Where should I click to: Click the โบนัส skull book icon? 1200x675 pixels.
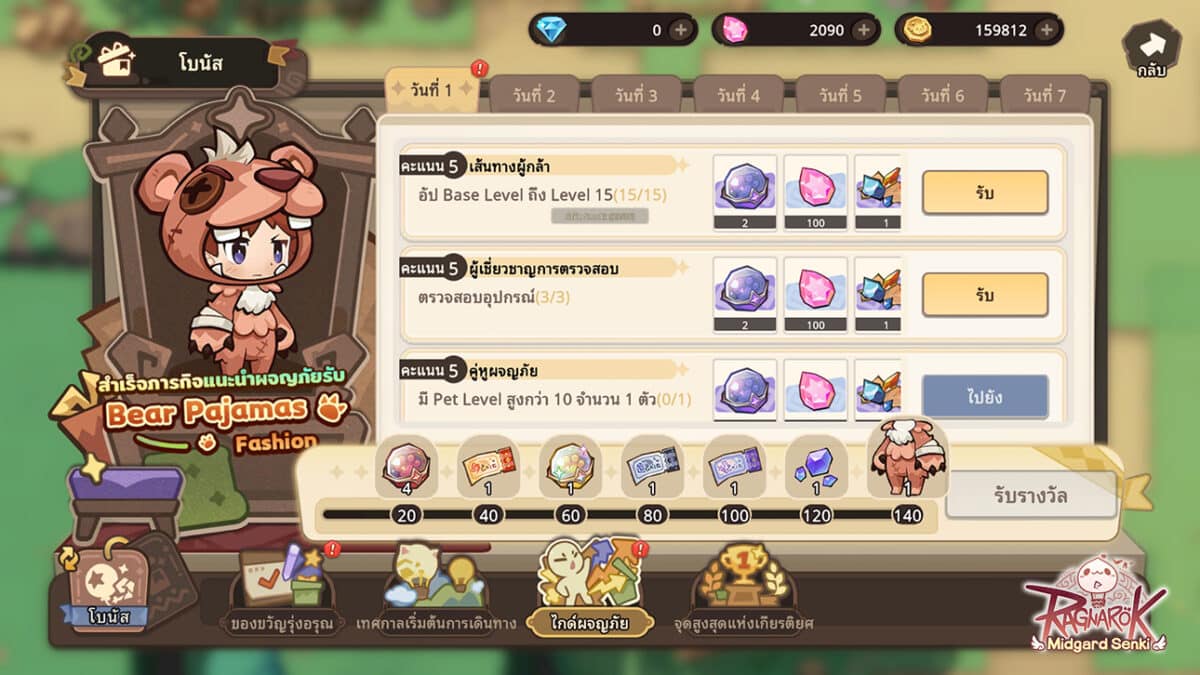coord(106,586)
